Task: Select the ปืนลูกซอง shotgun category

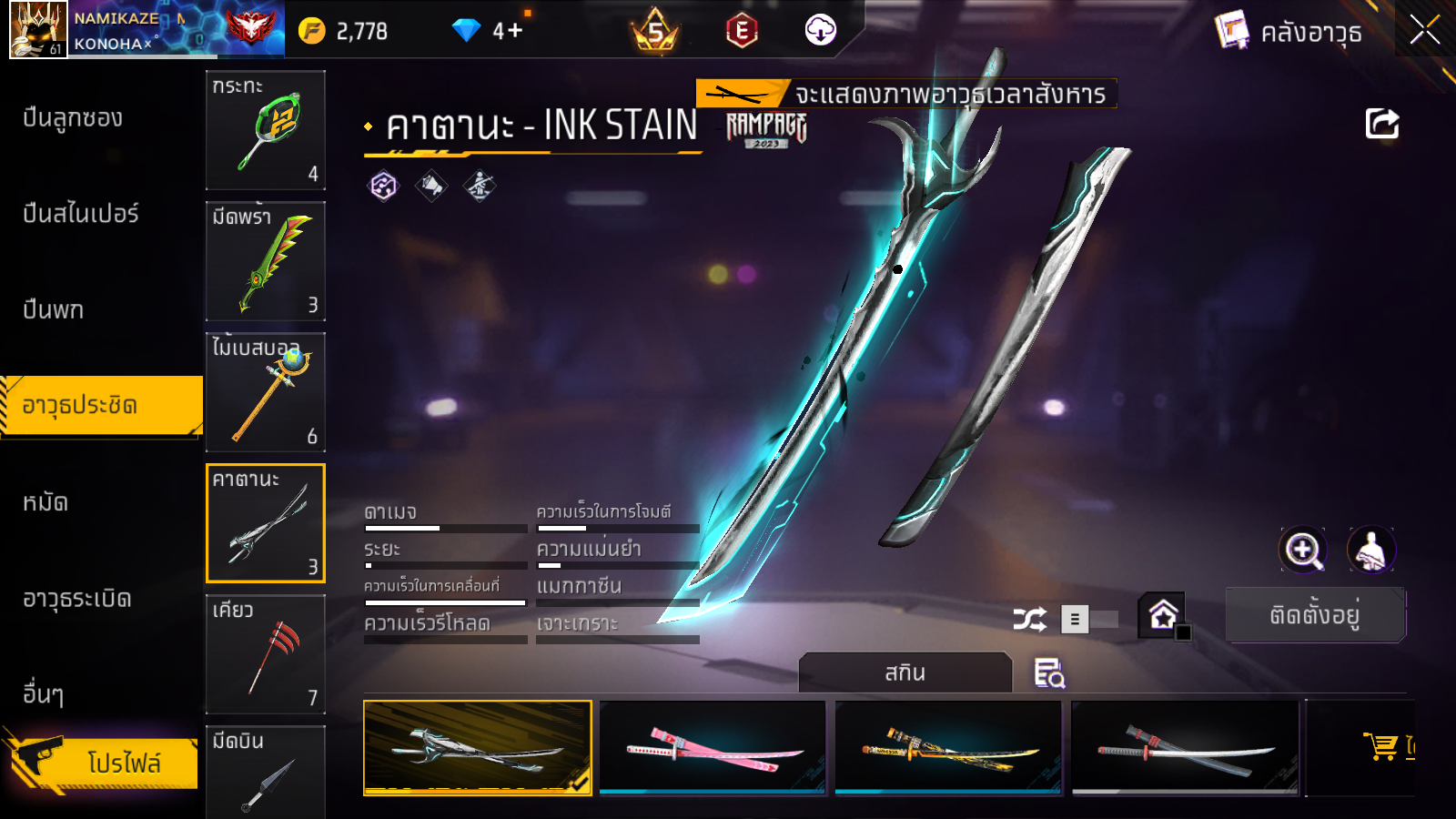Action: coord(73,118)
